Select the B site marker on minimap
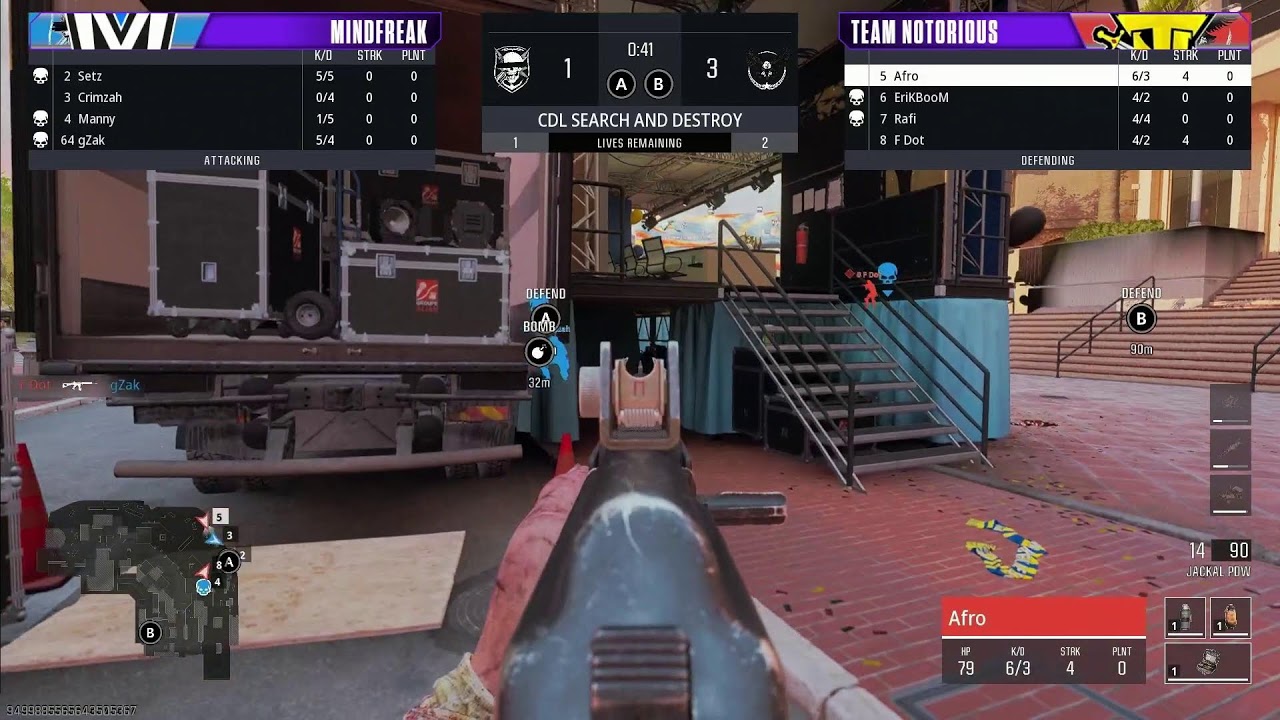Image resolution: width=1280 pixels, height=720 pixels. coord(150,633)
